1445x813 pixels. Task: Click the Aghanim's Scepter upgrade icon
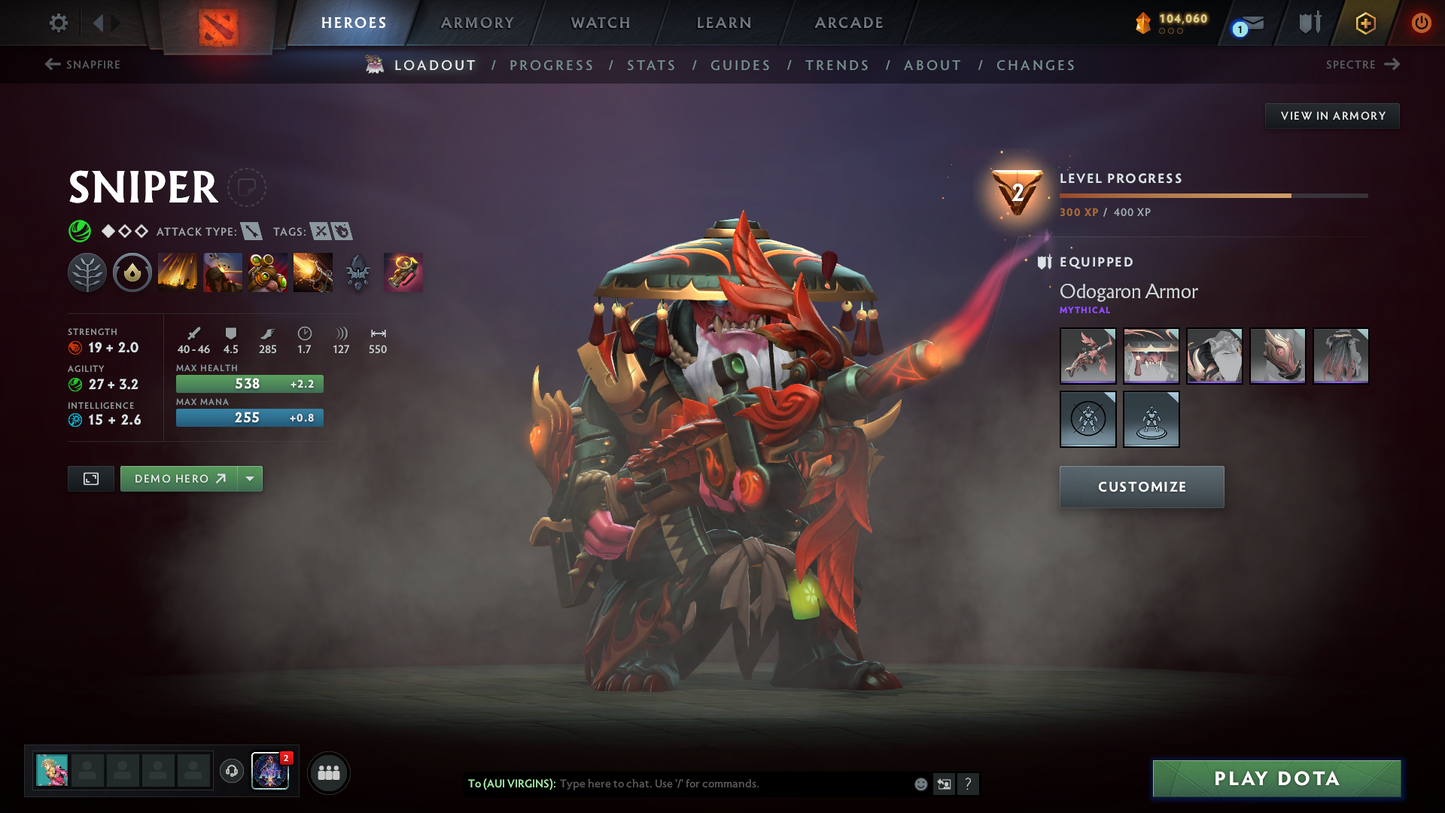click(403, 271)
